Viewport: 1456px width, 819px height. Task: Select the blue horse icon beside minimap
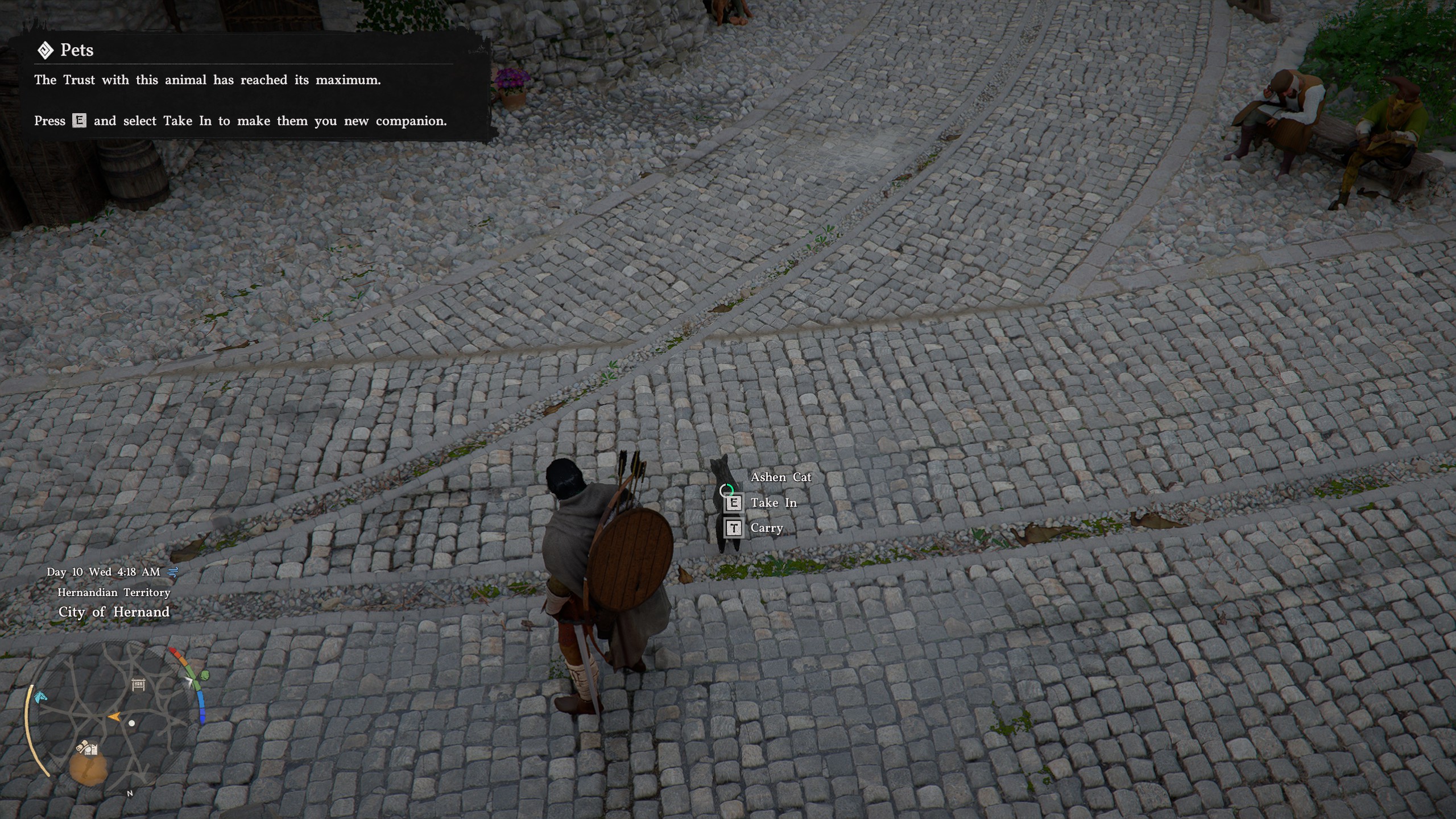(41, 697)
